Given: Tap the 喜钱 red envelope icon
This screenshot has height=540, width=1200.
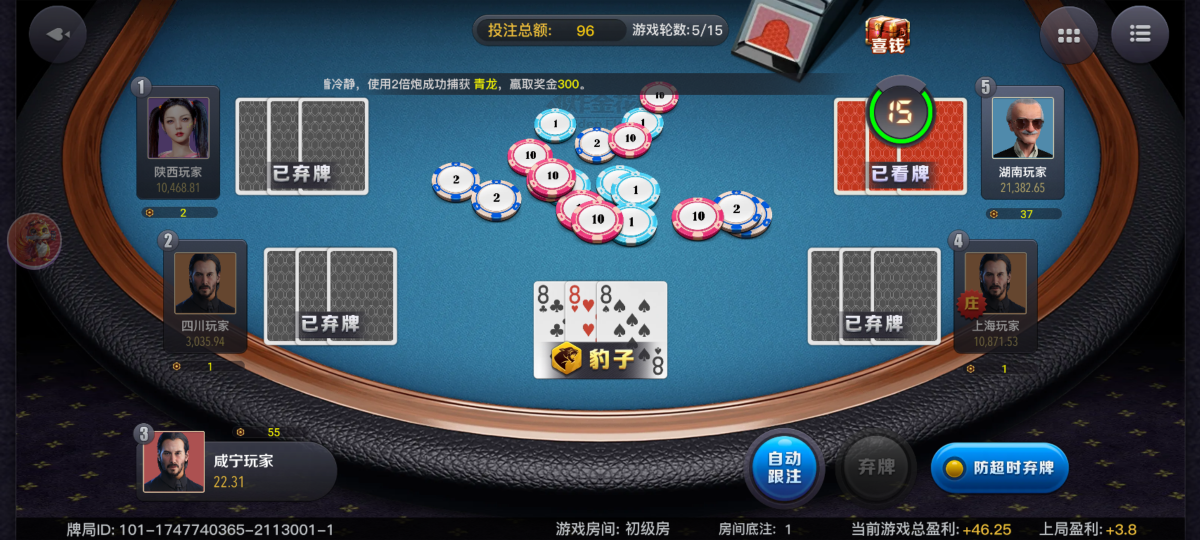Looking at the screenshot, I should point(887,34).
